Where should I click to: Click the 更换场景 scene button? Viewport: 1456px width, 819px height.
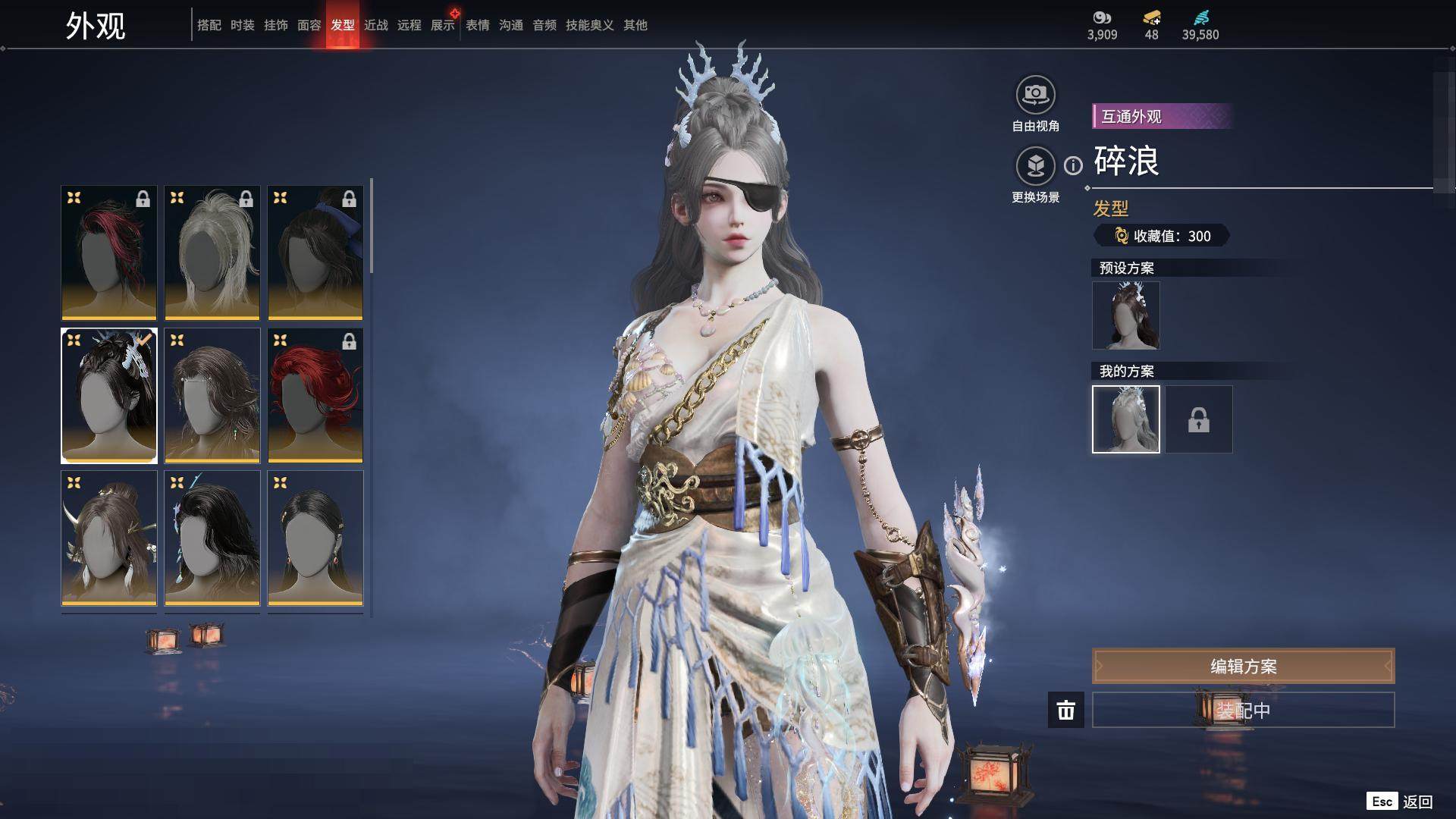pyautogui.click(x=1035, y=165)
